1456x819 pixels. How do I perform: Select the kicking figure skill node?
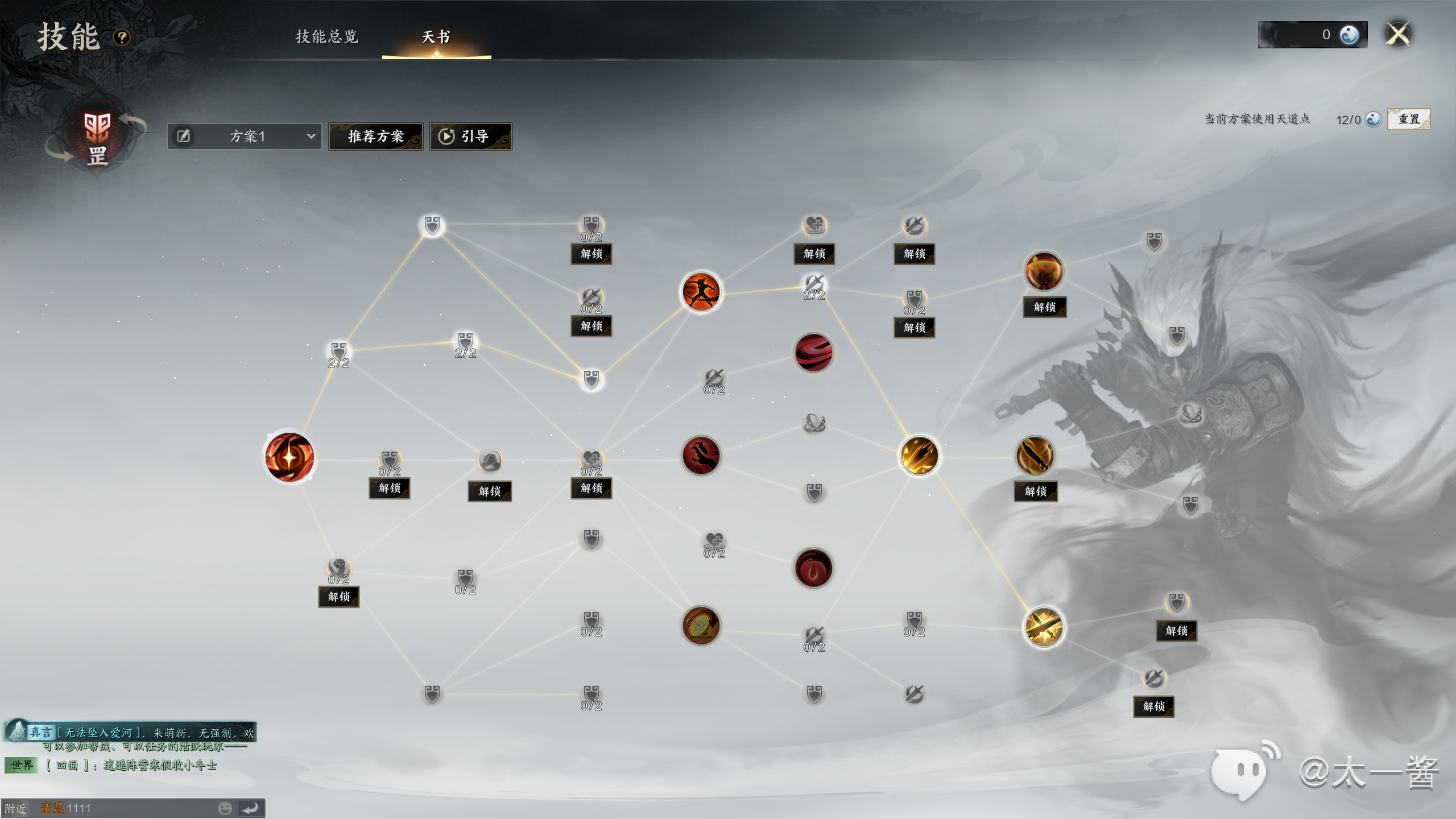(701, 292)
